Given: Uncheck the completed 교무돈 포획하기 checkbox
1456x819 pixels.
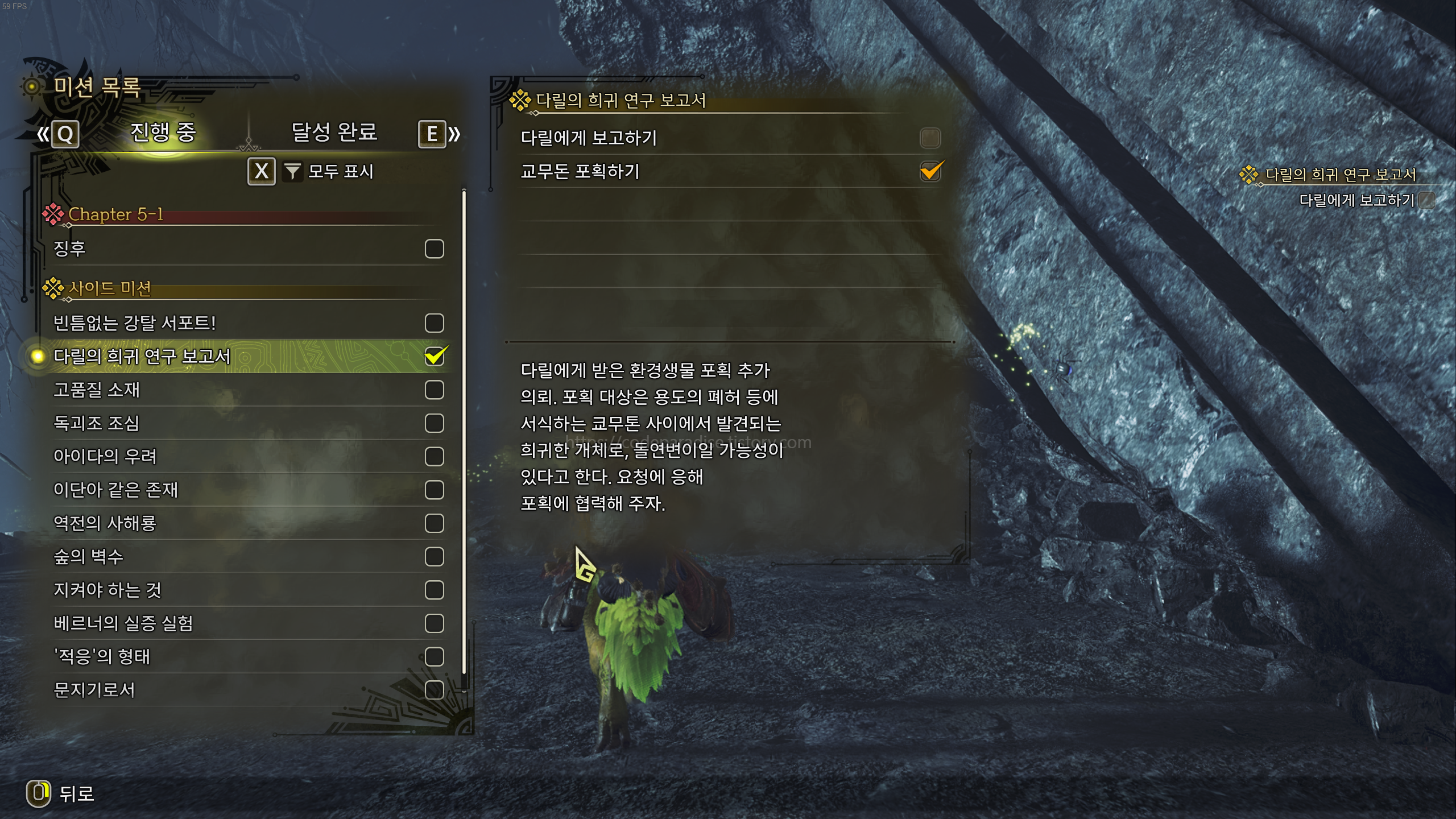Looking at the screenshot, I should (x=931, y=171).
